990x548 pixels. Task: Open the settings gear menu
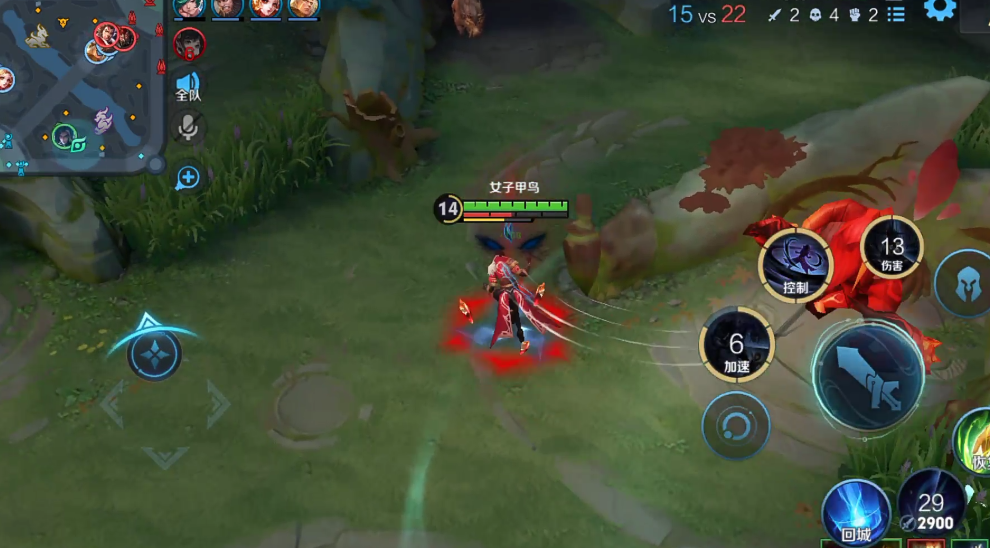(x=939, y=11)
